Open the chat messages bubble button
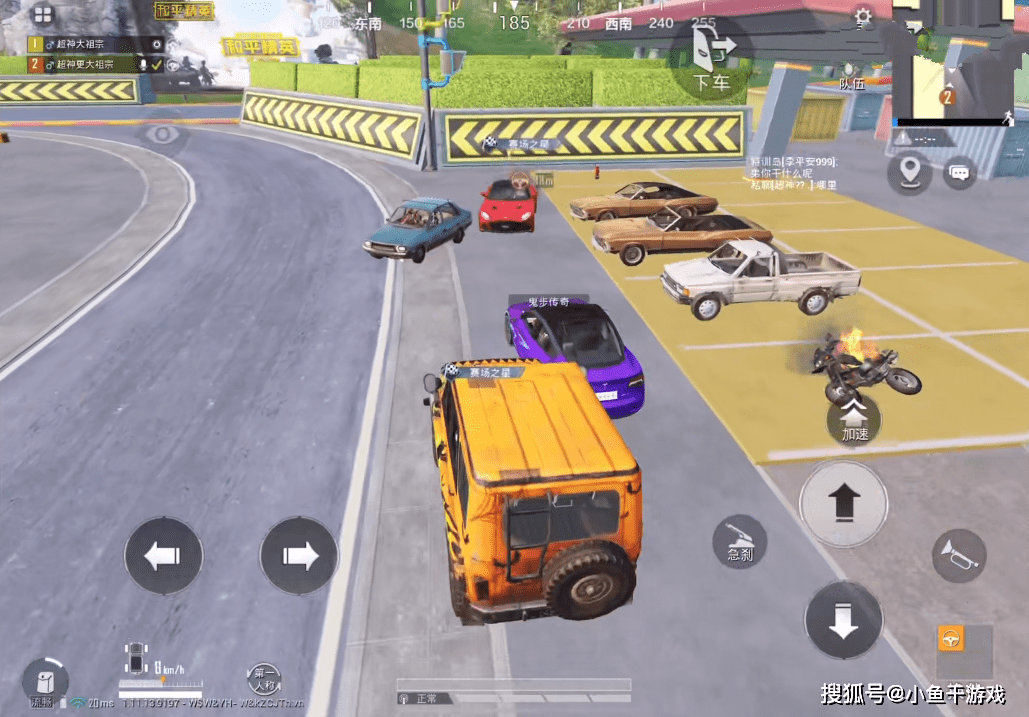Screen dimensions: 1029x717 point(960,173)
